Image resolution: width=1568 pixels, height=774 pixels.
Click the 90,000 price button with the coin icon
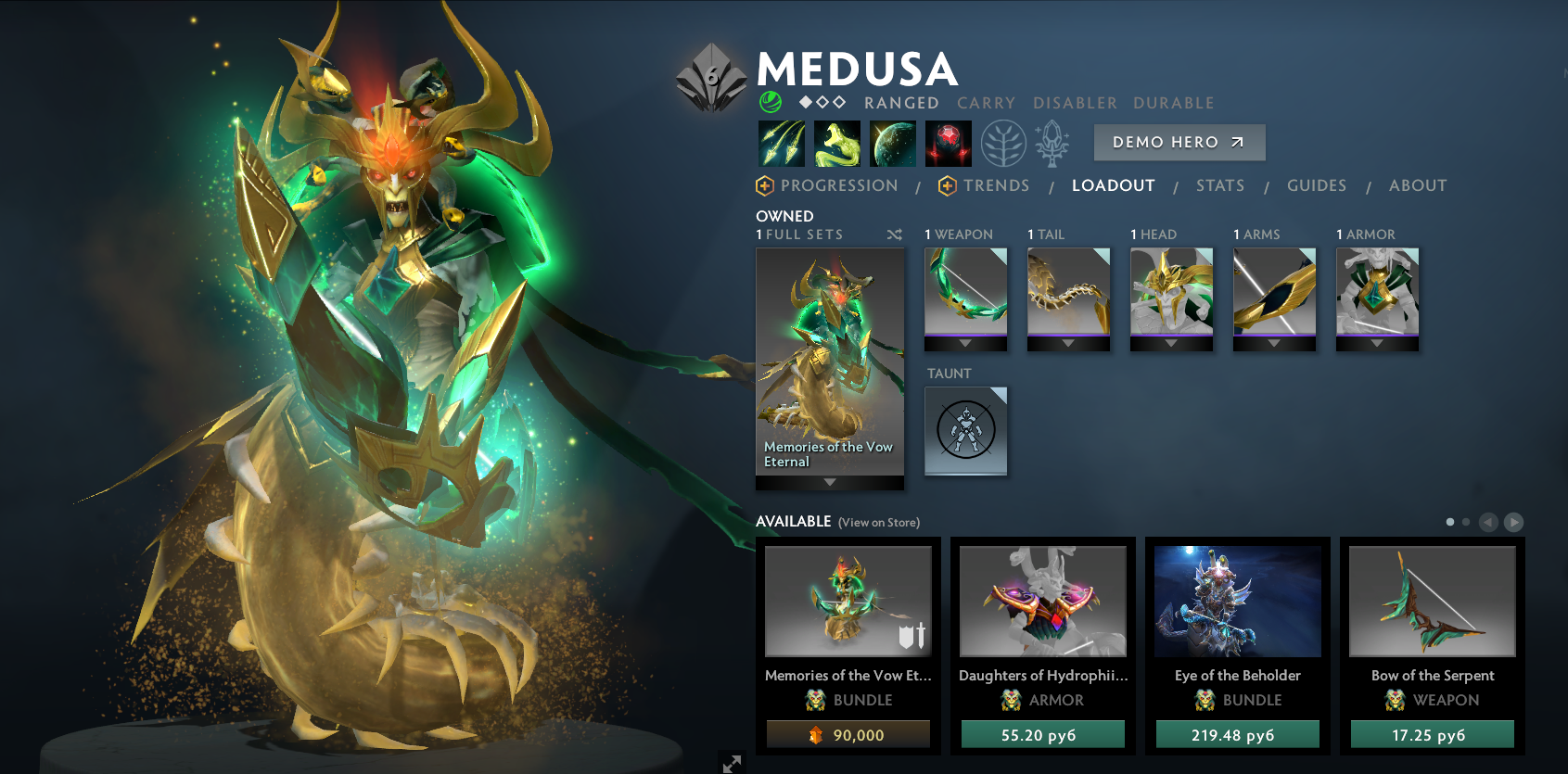(x=847, y=733)
